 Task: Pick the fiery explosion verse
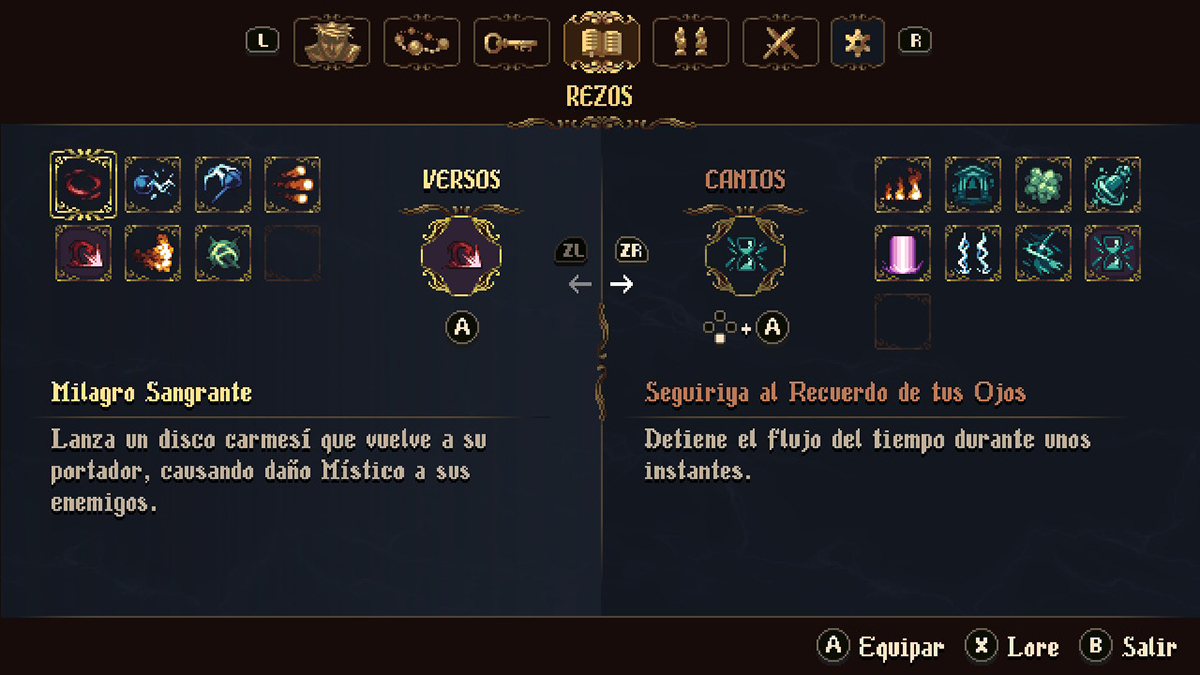[x=153, y=252]
